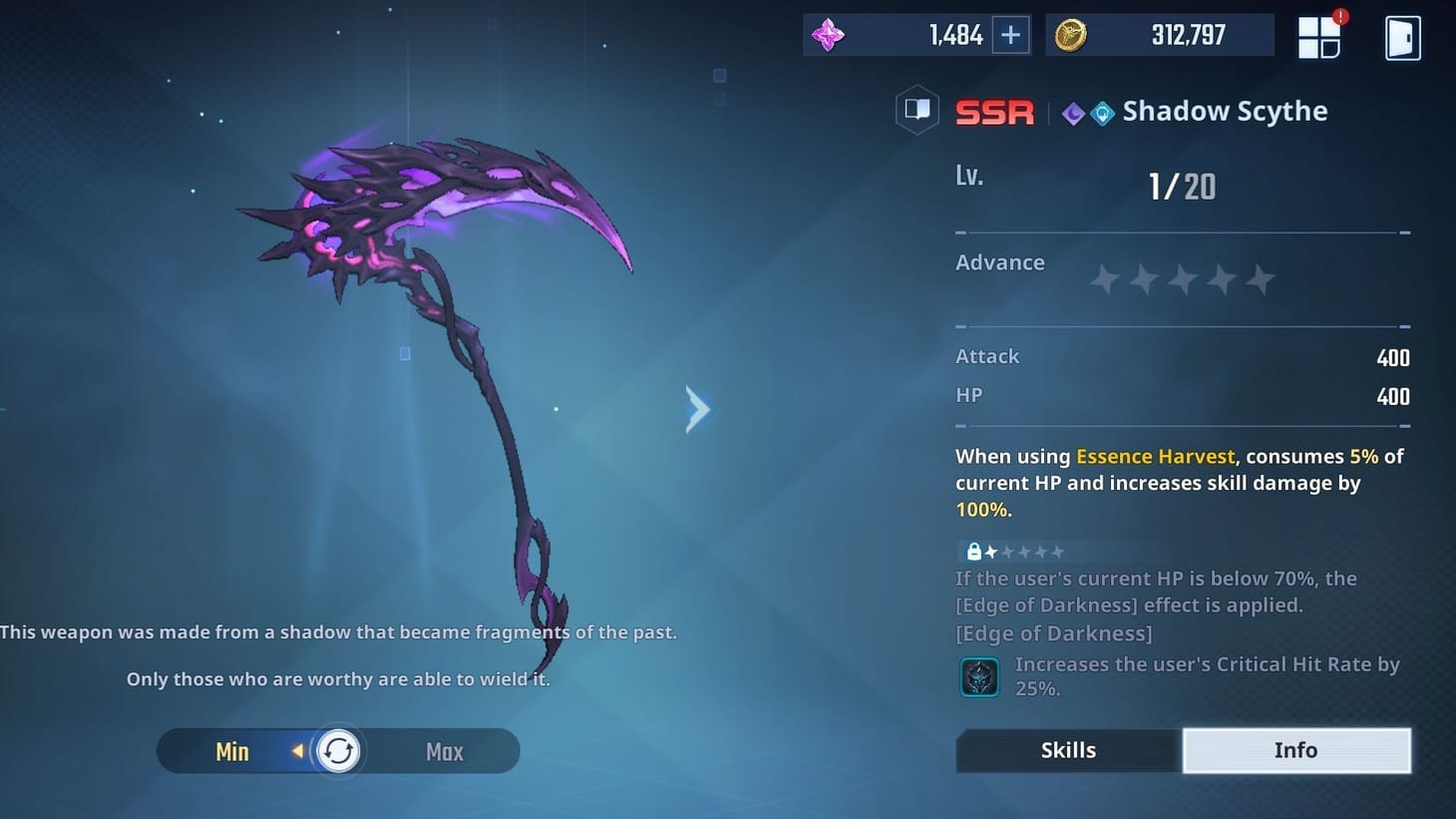Viewport: 1456px width, 819px height.
Task: Expand the next weapon with the right chevron
Action: click(698, 409)
